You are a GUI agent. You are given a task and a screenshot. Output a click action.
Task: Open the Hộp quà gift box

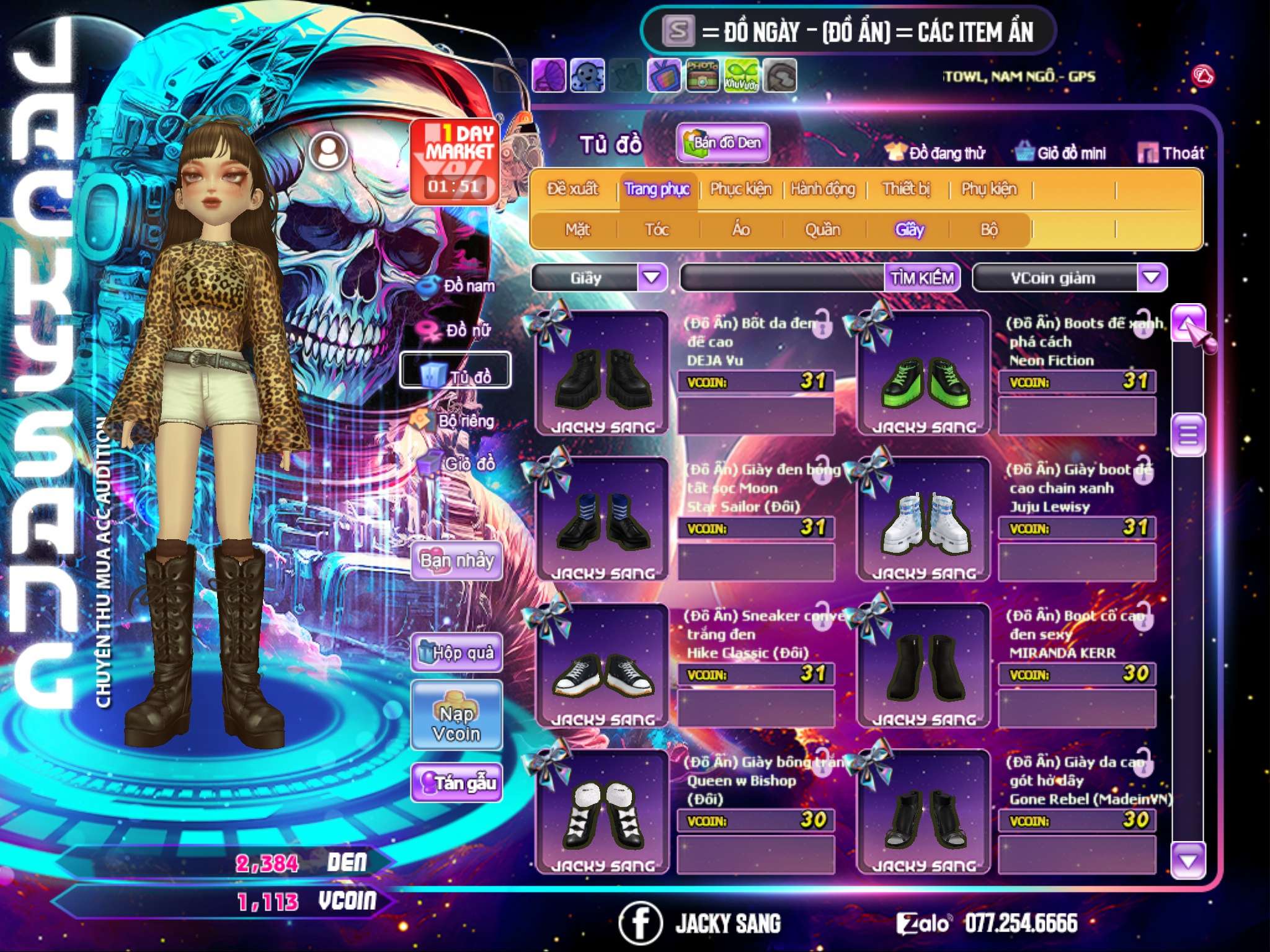456,653
